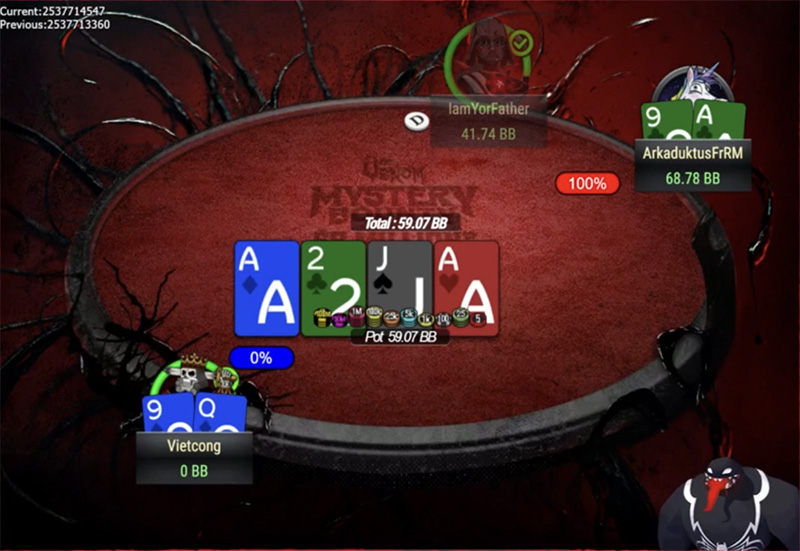Screen dimensions: 800x551
Task: Pick the red ace of hearts board card
Action: pos(466,286)
